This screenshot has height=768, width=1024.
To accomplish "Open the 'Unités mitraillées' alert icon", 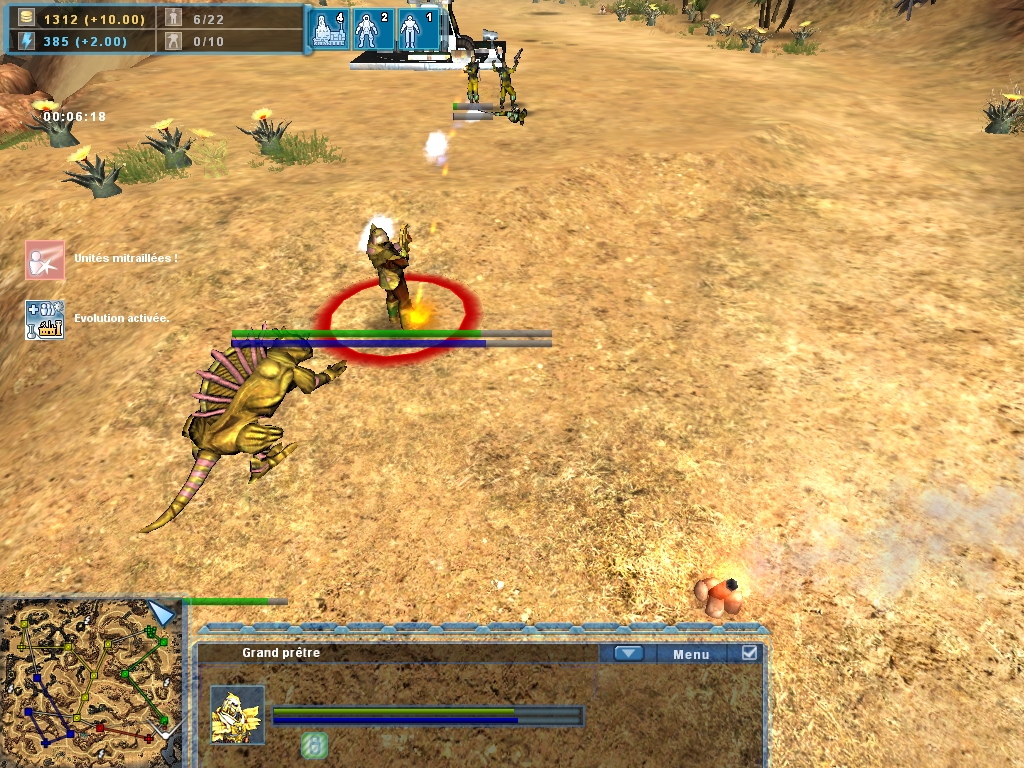I will (45, 259).
